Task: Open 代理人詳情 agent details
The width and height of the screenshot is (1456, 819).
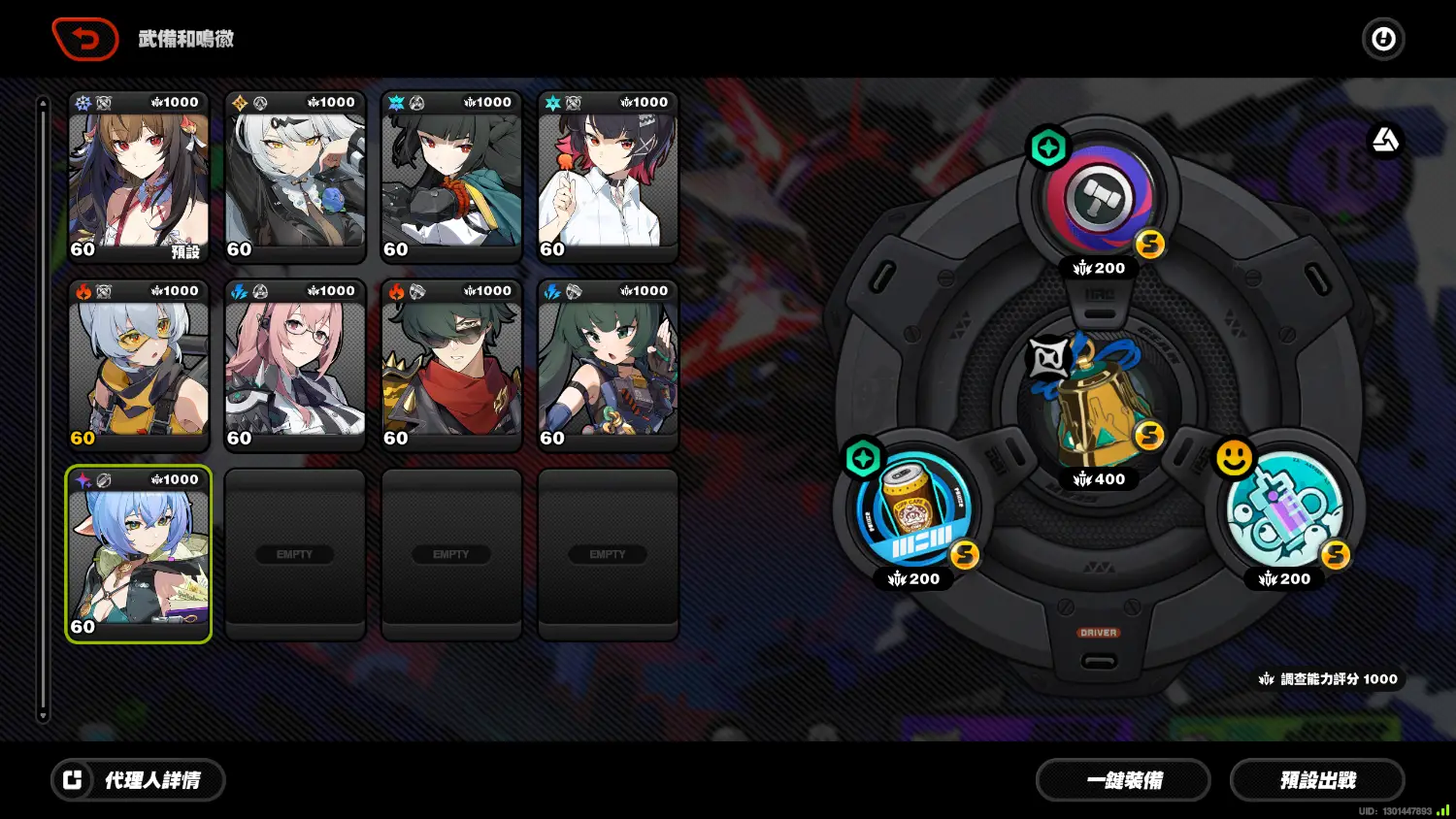Action: (x=138, y=780)
